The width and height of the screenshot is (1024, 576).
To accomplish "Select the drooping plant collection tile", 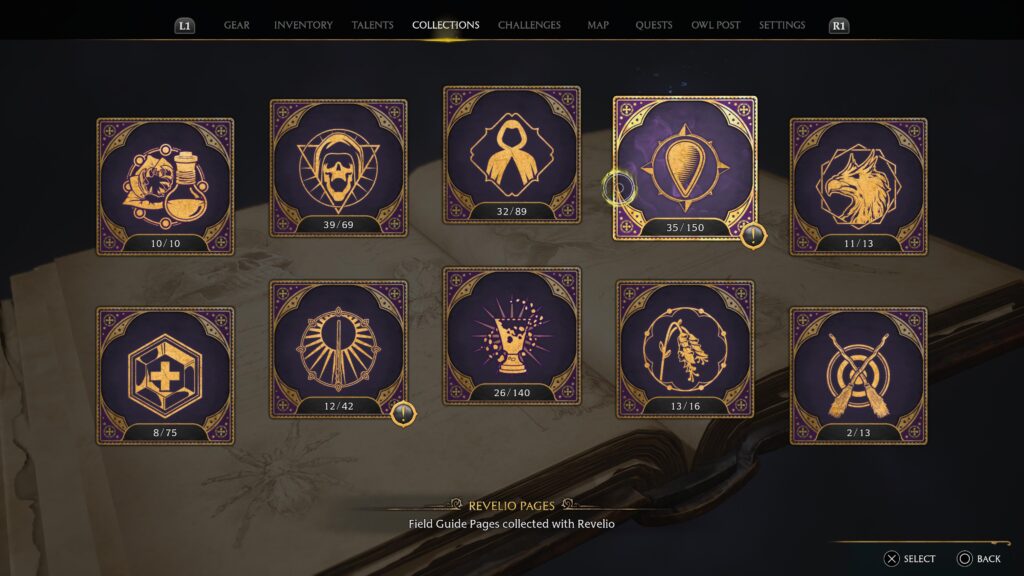I will [685, 348].
